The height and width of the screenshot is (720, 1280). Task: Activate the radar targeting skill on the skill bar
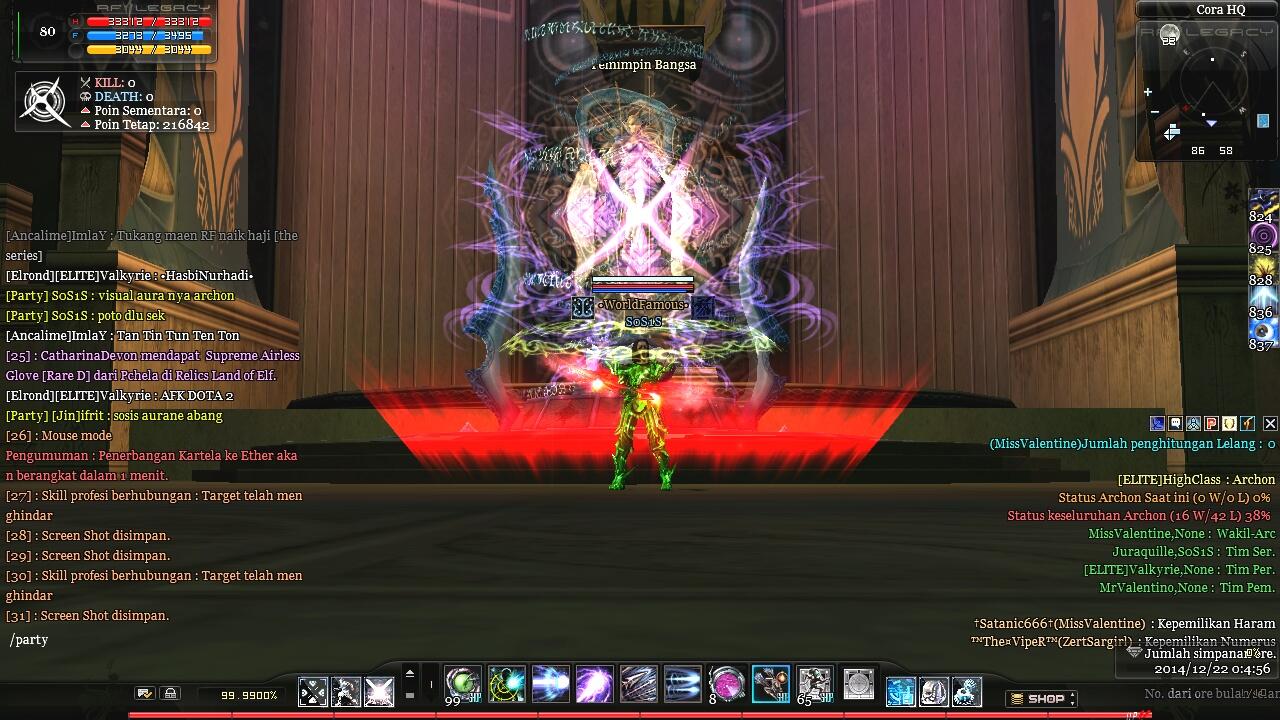pos(507,684)
